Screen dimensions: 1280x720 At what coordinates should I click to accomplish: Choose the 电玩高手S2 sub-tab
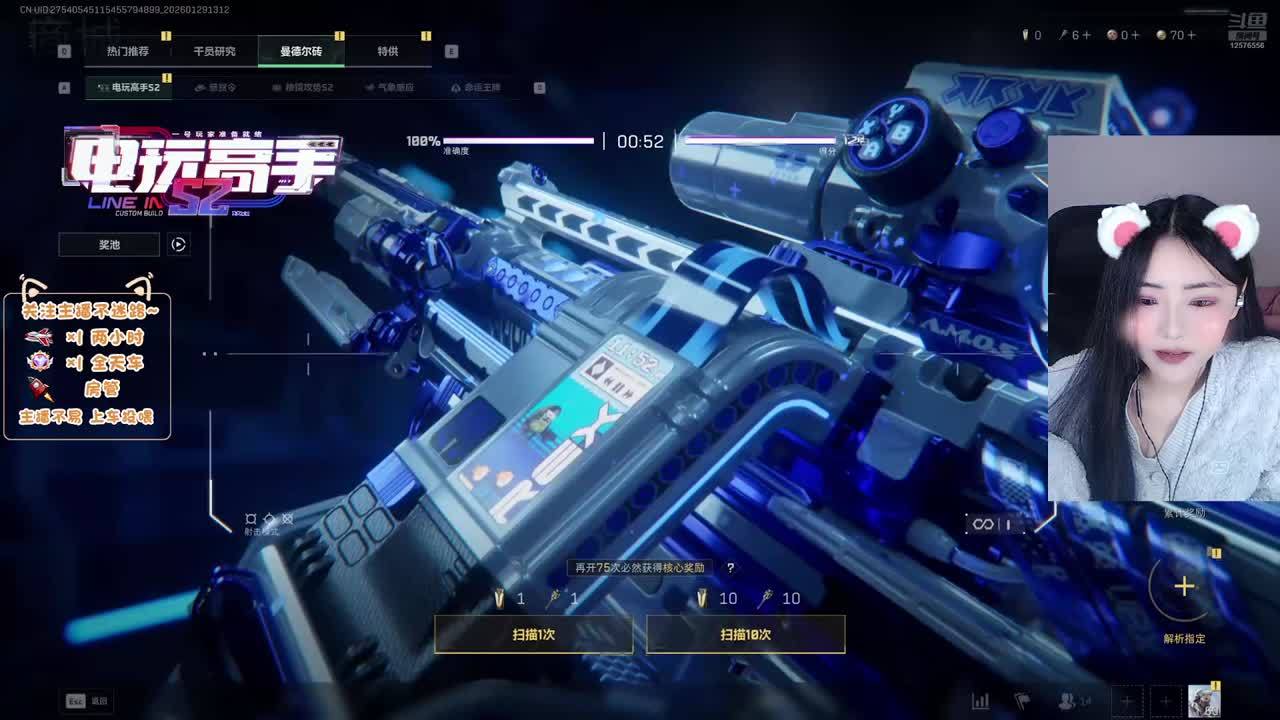point(129,88)
